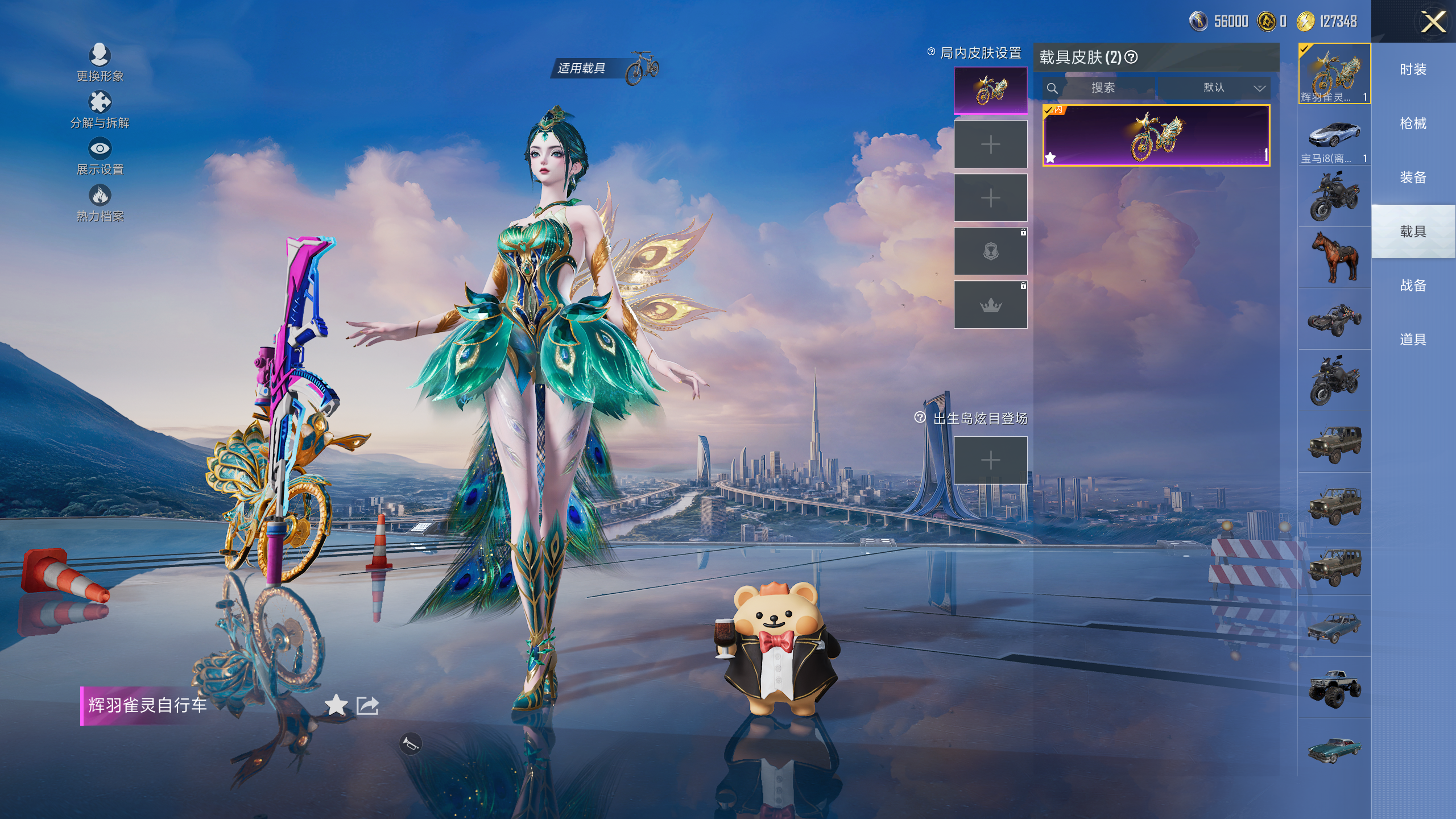Expand the 默认 sort dropdown

[x=1215, y=88]
